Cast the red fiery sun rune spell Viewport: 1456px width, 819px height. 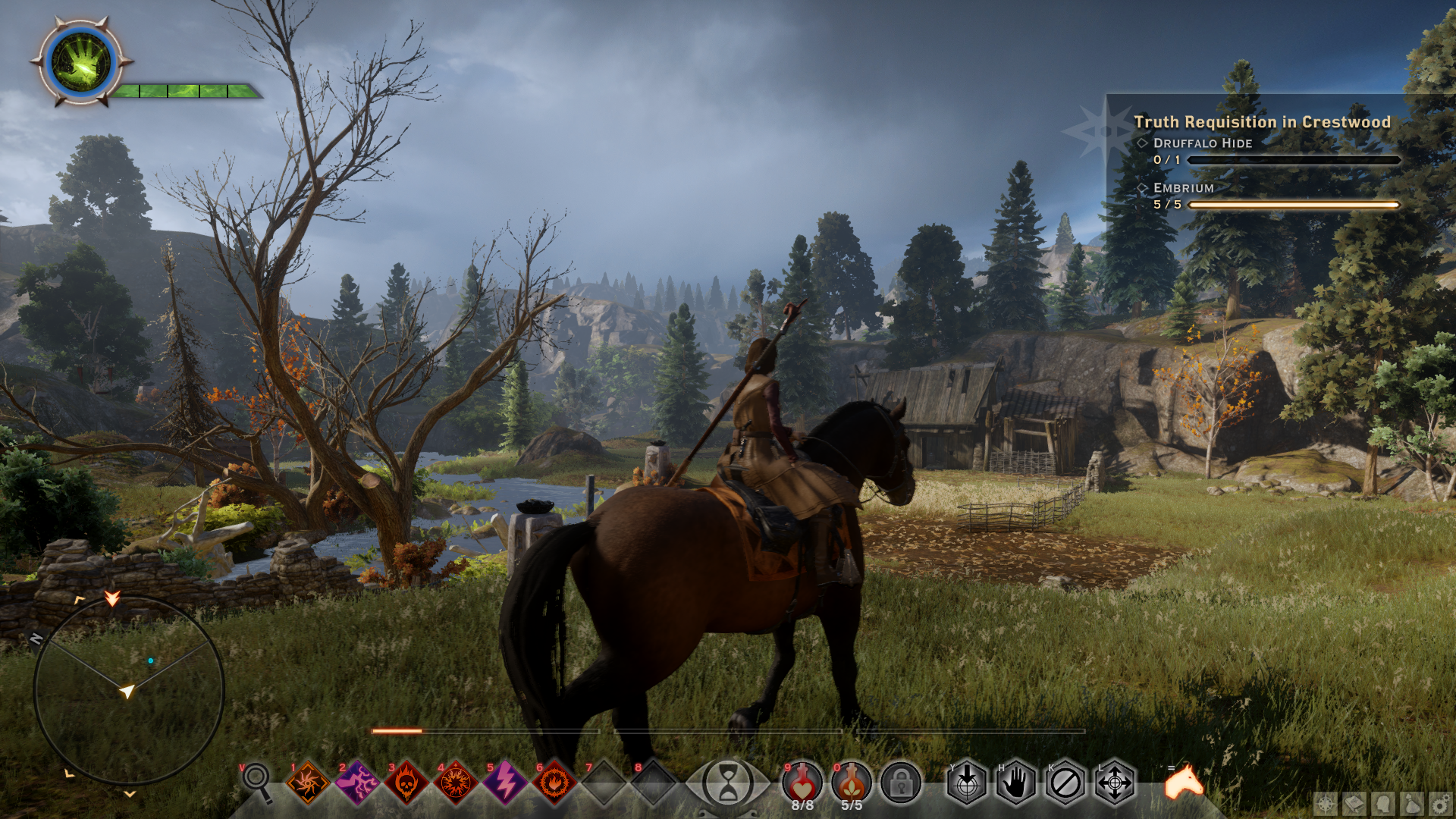tap(456, 783)
